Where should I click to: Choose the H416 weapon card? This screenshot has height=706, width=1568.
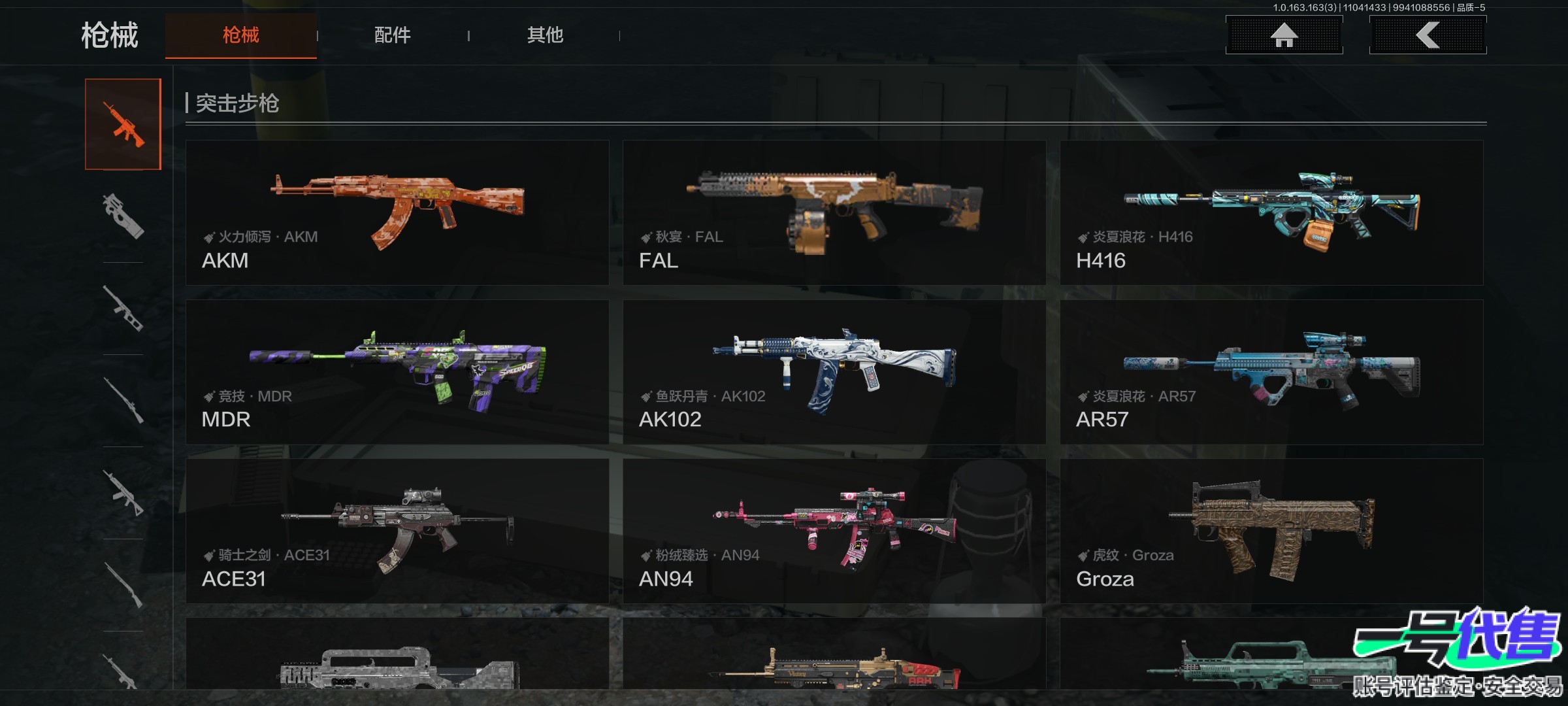[1271, 212]
